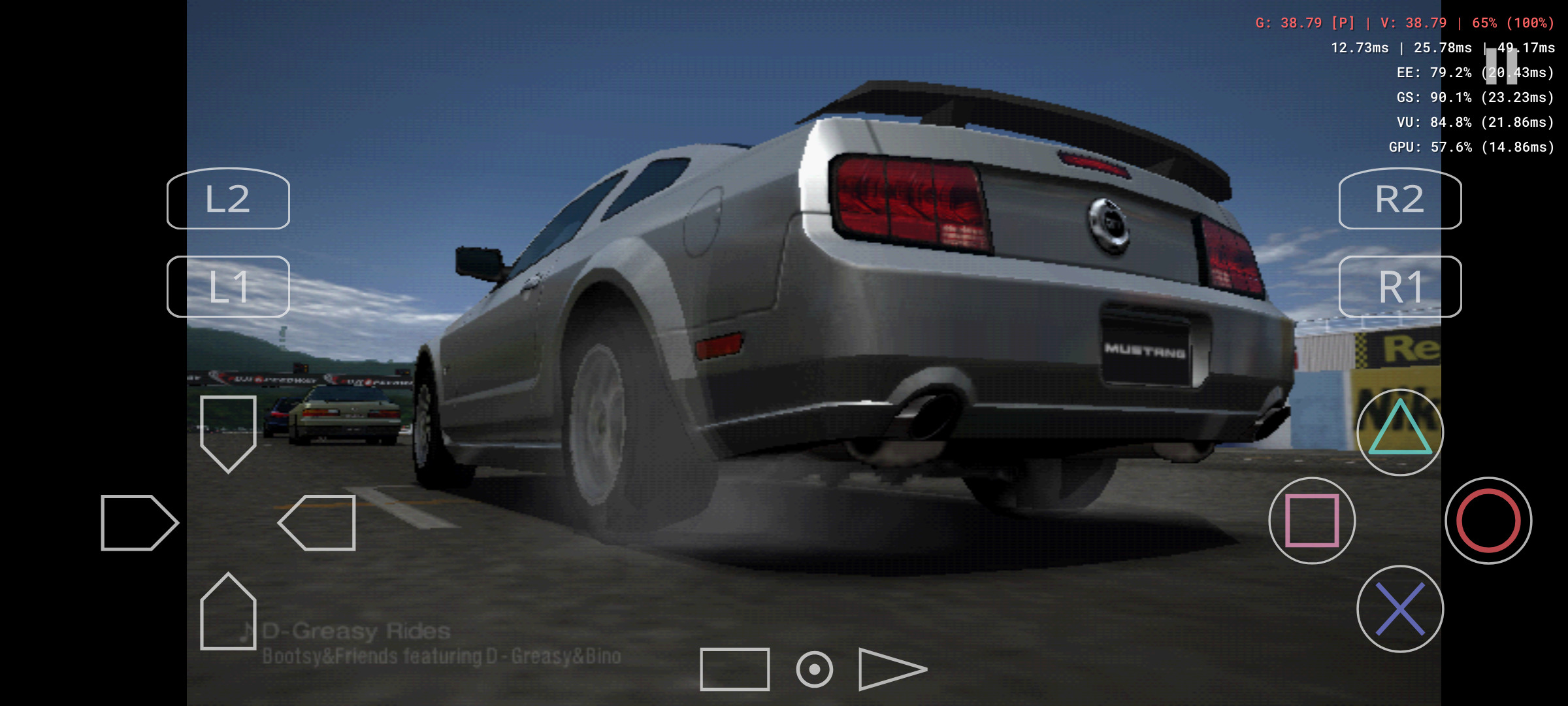Tap the red circle face button

click(1488, 520)
